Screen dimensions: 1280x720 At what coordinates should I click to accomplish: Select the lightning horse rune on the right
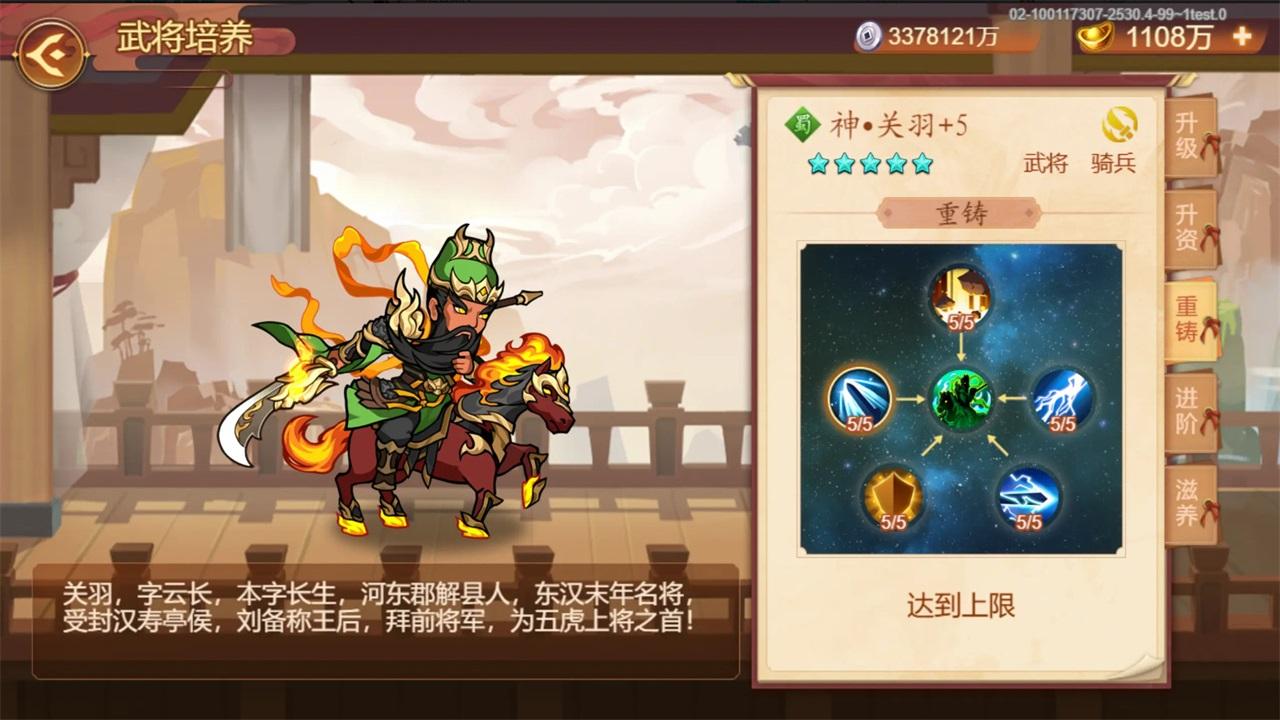click(1060, 399)
